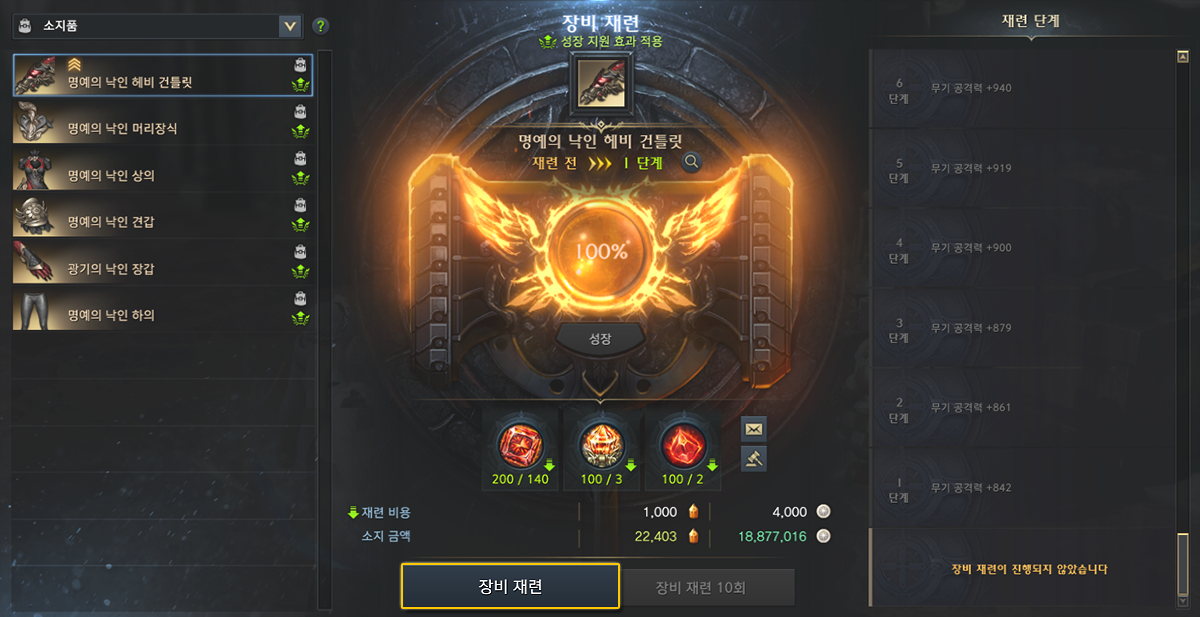Click the 장비 재련 button
Viewport: 1200px width, 617px height.
tap(510, 586)
